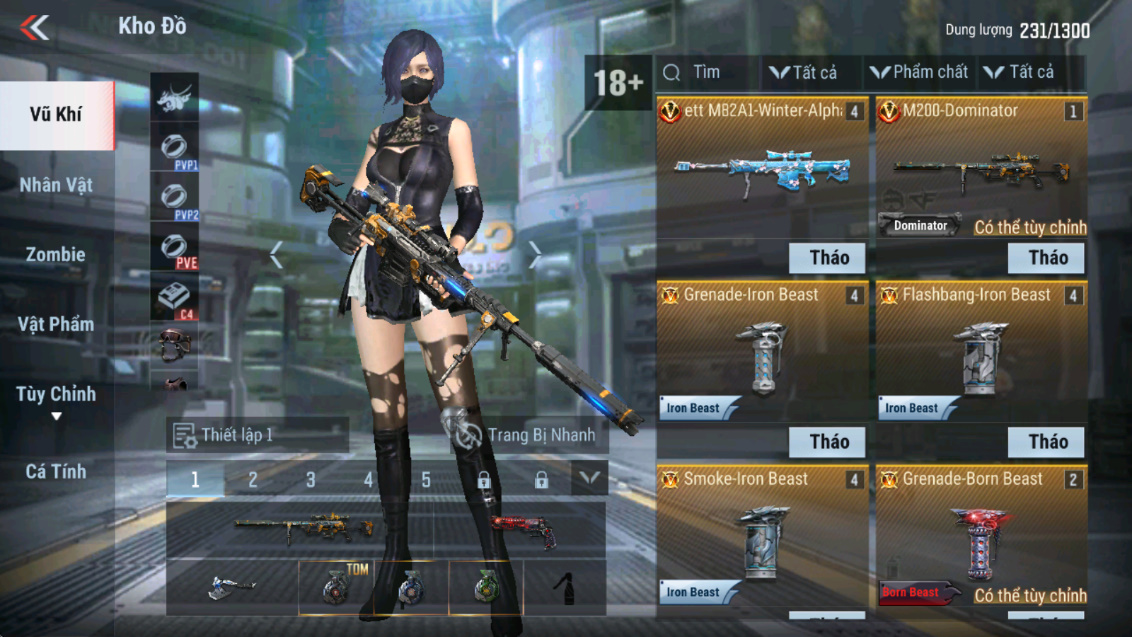Screen dimensions: 1132x637
Task: Open the Tùy Chỉnh section
Action: [x=56, y=395]
